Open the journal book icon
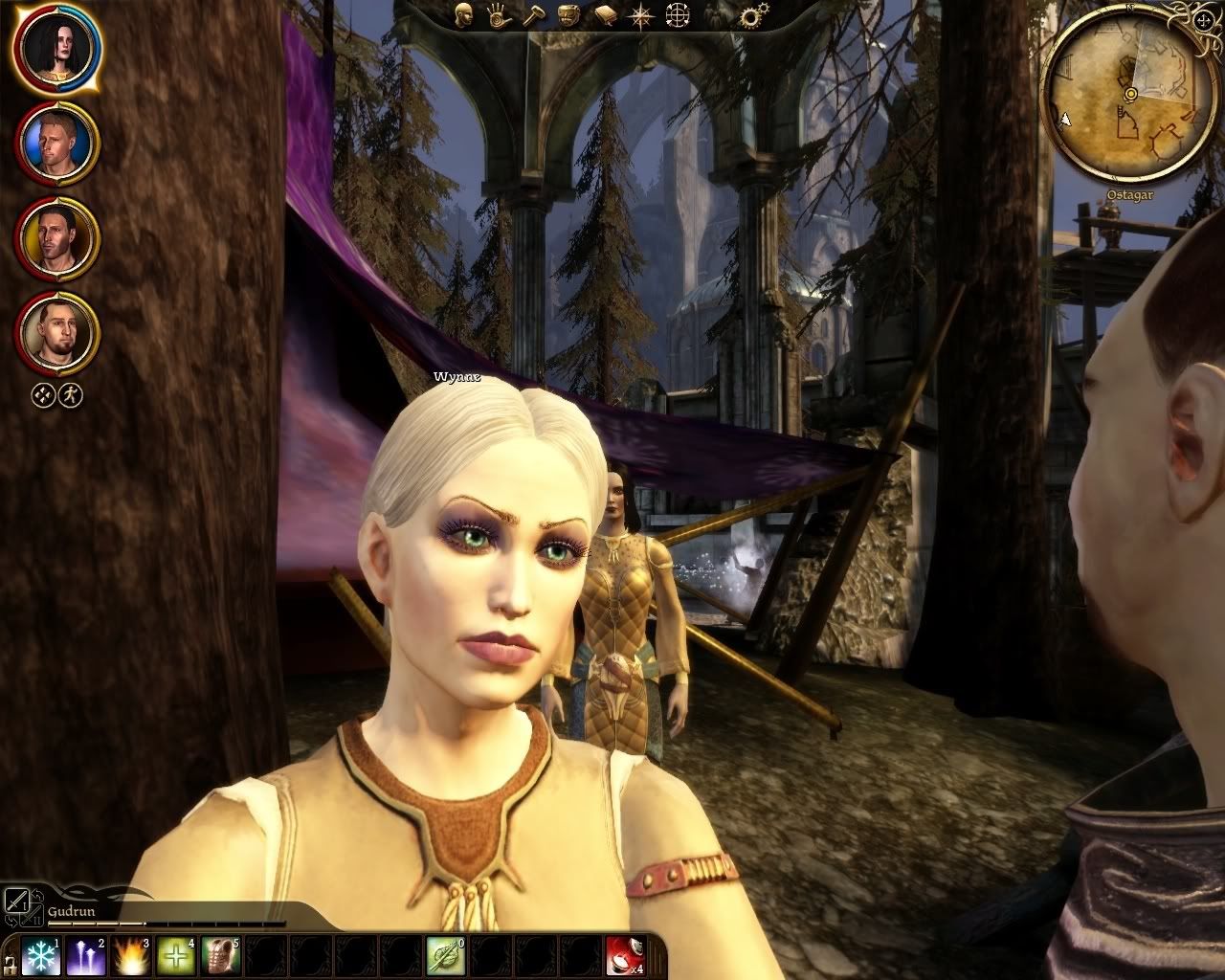The image size is (1225, 980). (x=606, y=14)
